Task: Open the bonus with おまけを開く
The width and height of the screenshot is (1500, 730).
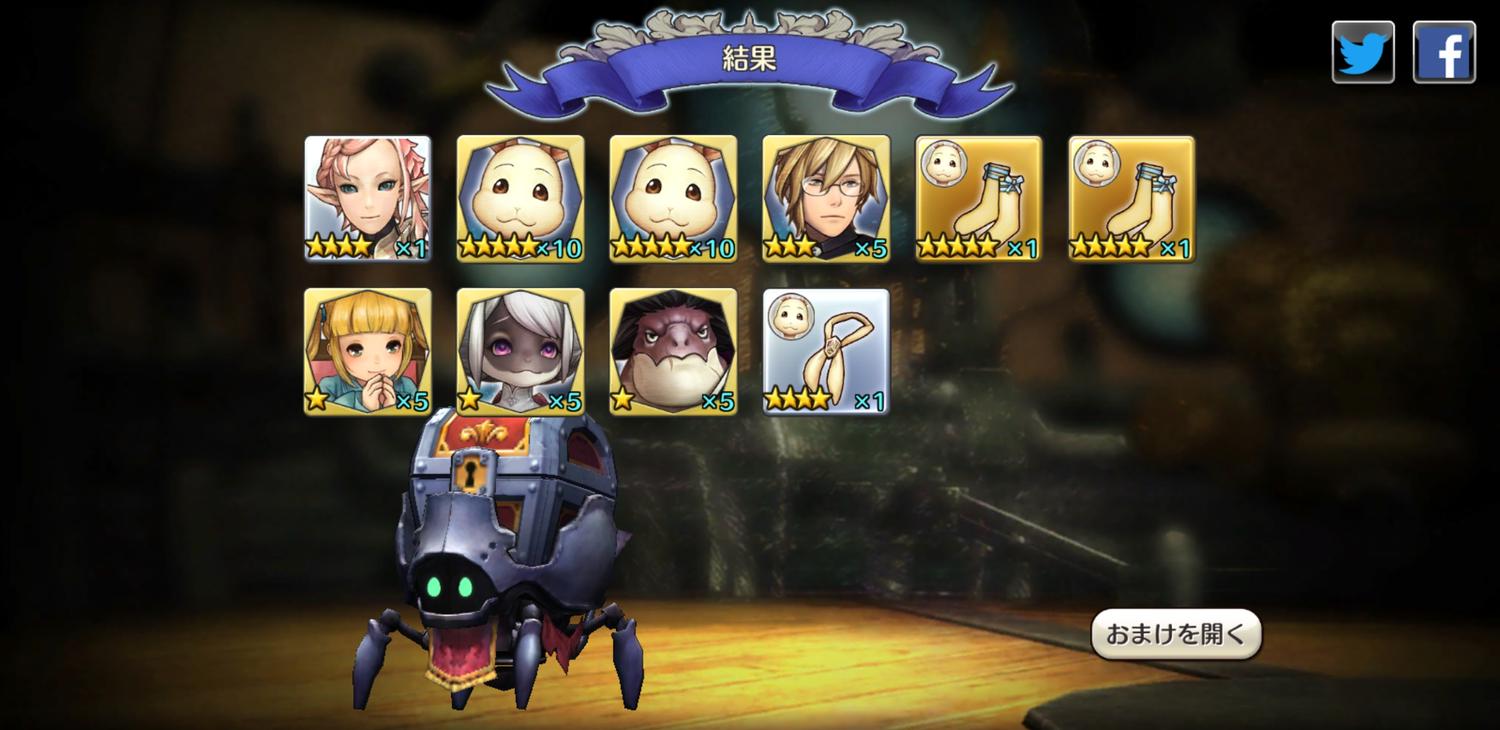Action: [1176, 634]
